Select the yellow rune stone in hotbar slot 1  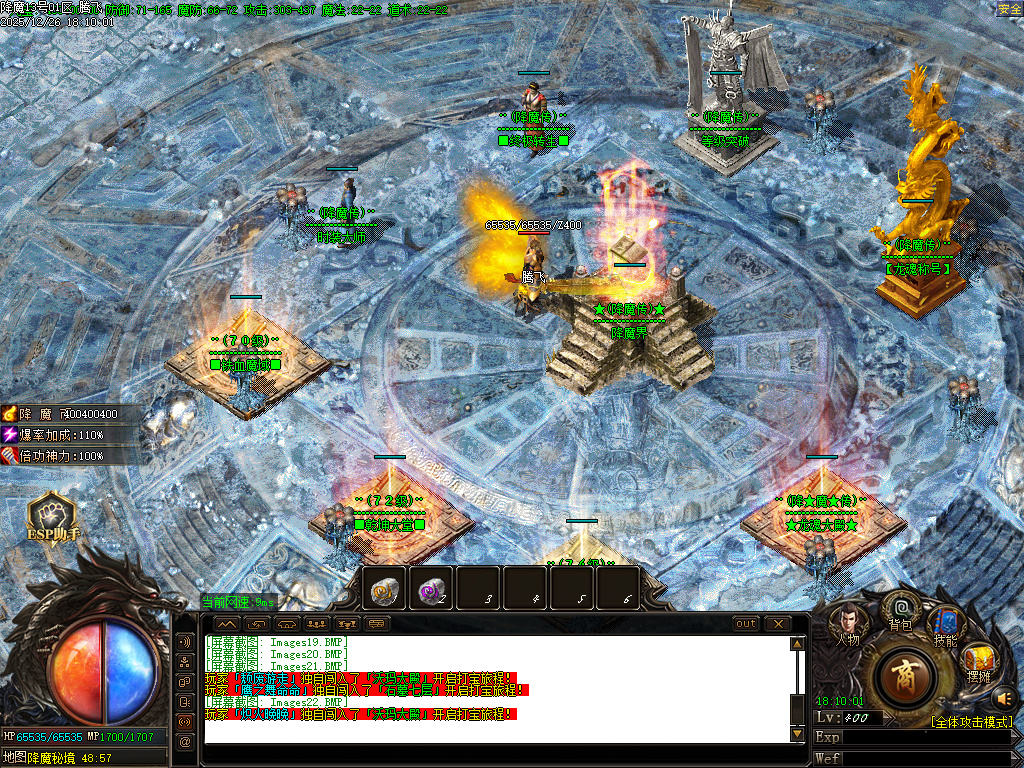[385, 590]
